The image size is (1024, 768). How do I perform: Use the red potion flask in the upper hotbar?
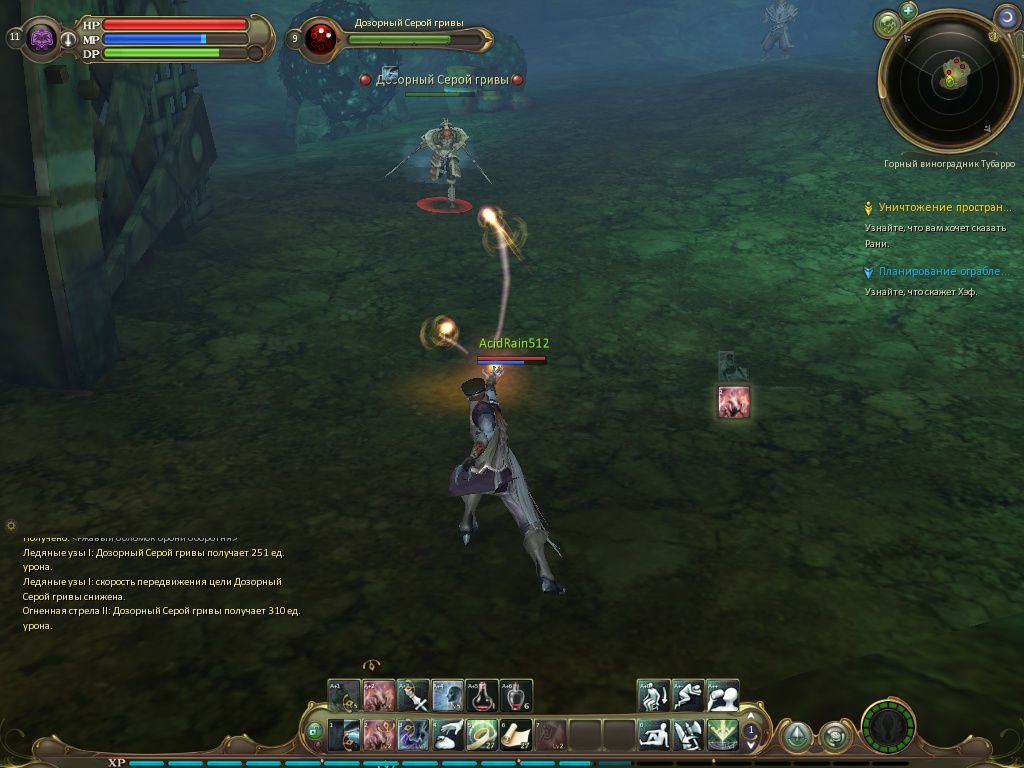[482, 696]
